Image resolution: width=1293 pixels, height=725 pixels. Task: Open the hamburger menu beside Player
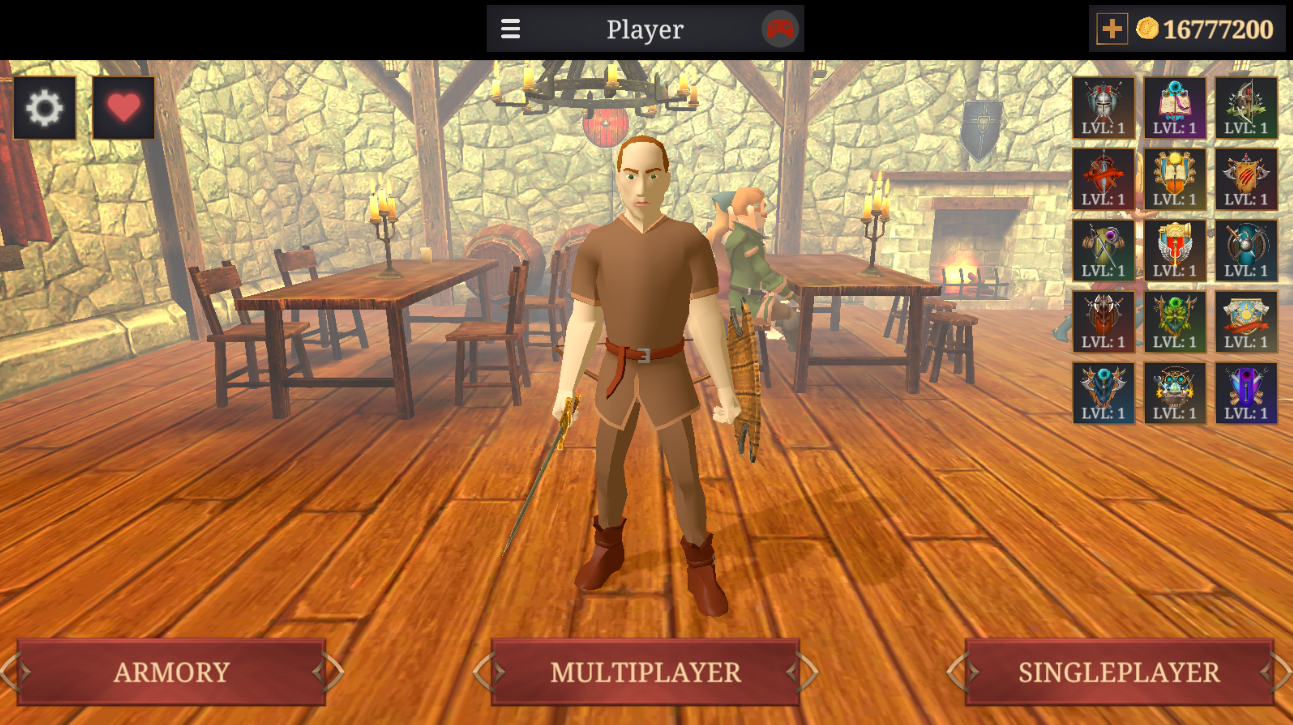pyautogui.click(x=511, y=29)
